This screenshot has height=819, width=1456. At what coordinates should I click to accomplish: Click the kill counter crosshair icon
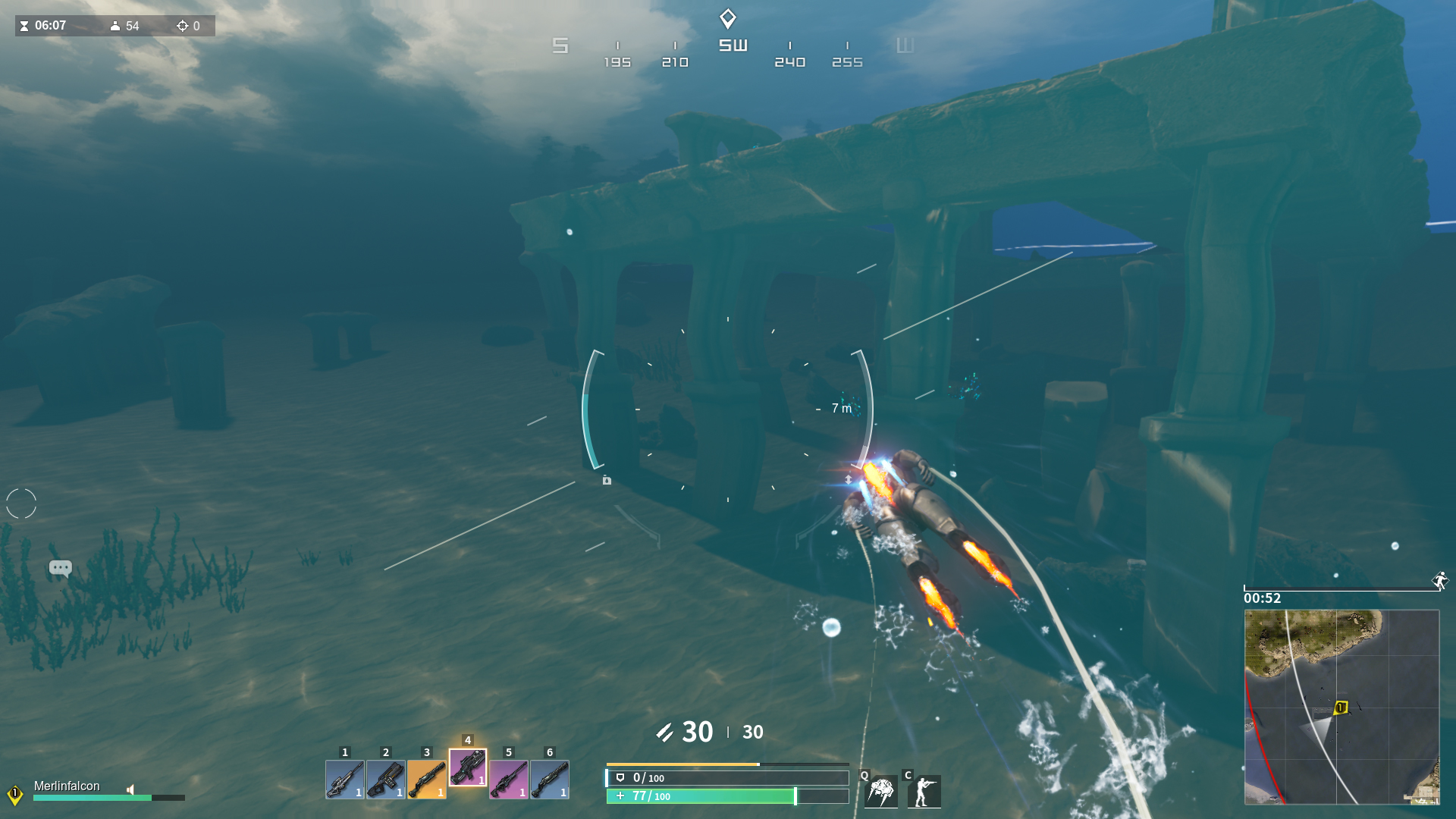point(182,26)
